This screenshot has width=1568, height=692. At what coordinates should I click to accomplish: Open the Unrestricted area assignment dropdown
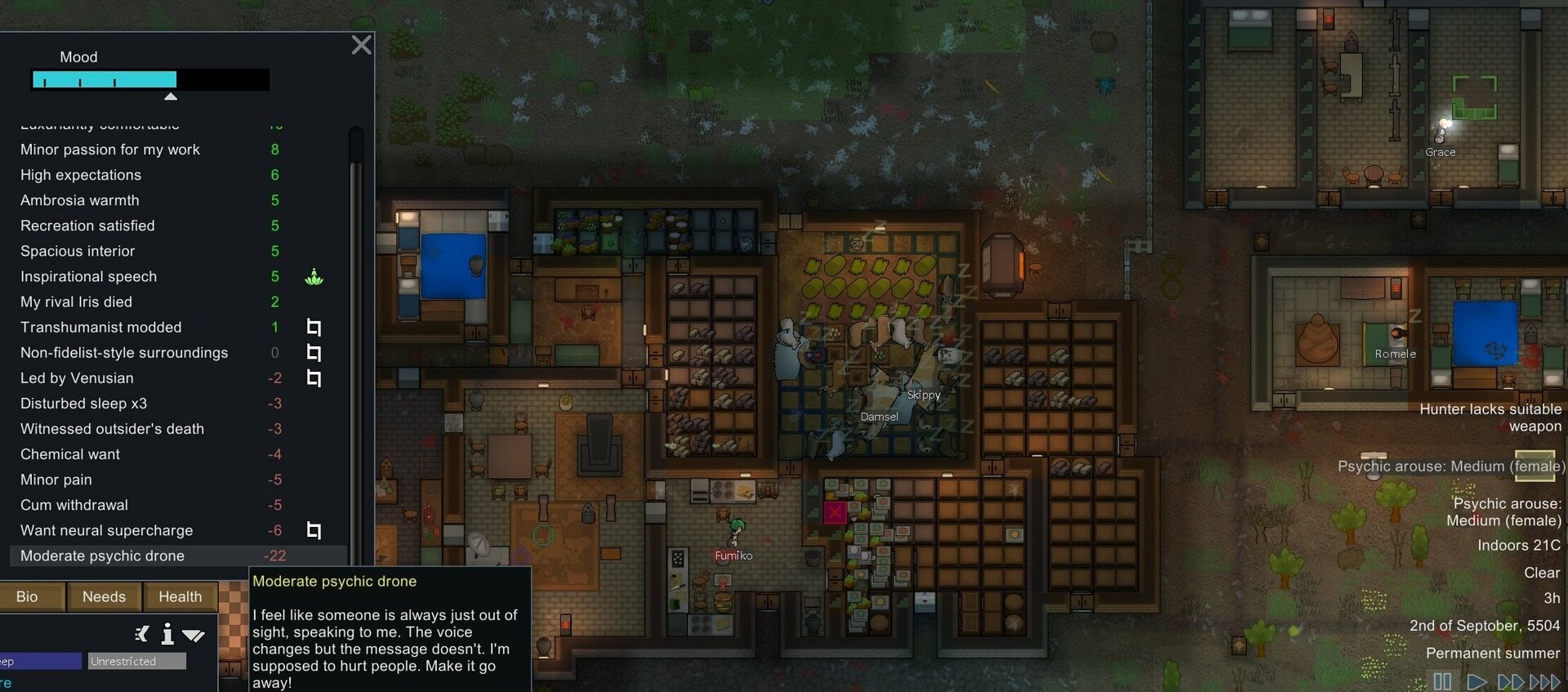136,661
